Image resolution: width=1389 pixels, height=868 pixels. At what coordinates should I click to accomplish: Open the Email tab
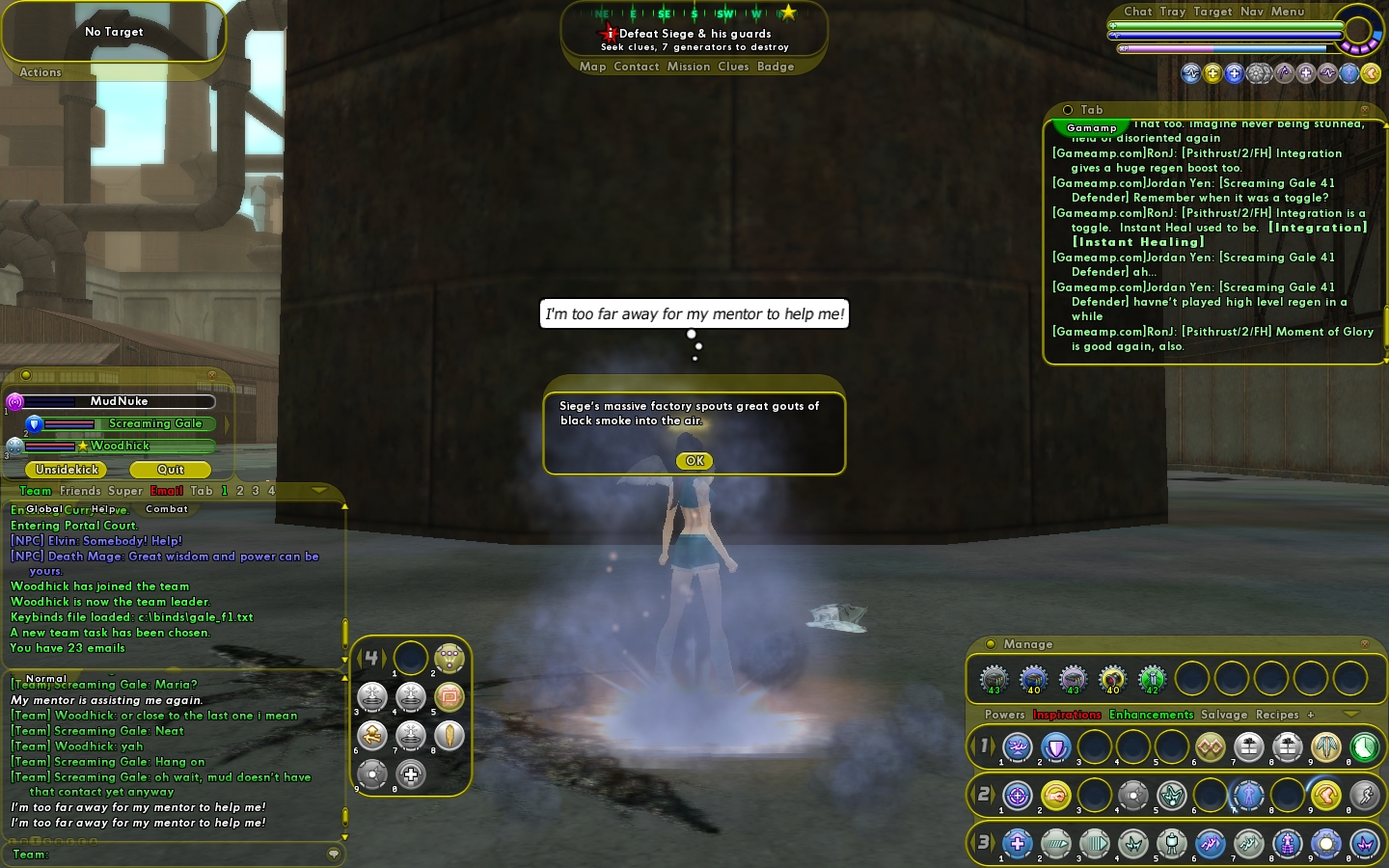click(x=166, y=491)
